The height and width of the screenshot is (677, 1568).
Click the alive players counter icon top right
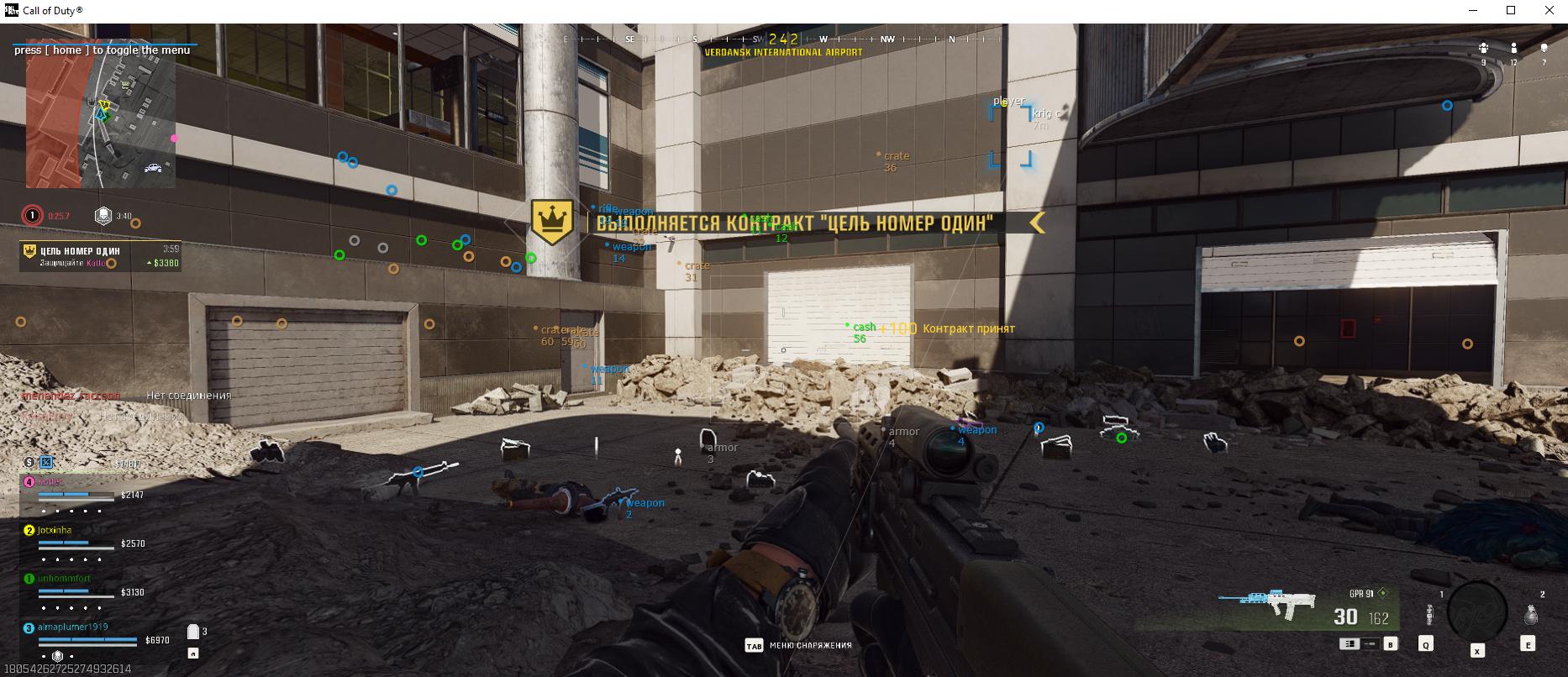tap(1514, 48)
